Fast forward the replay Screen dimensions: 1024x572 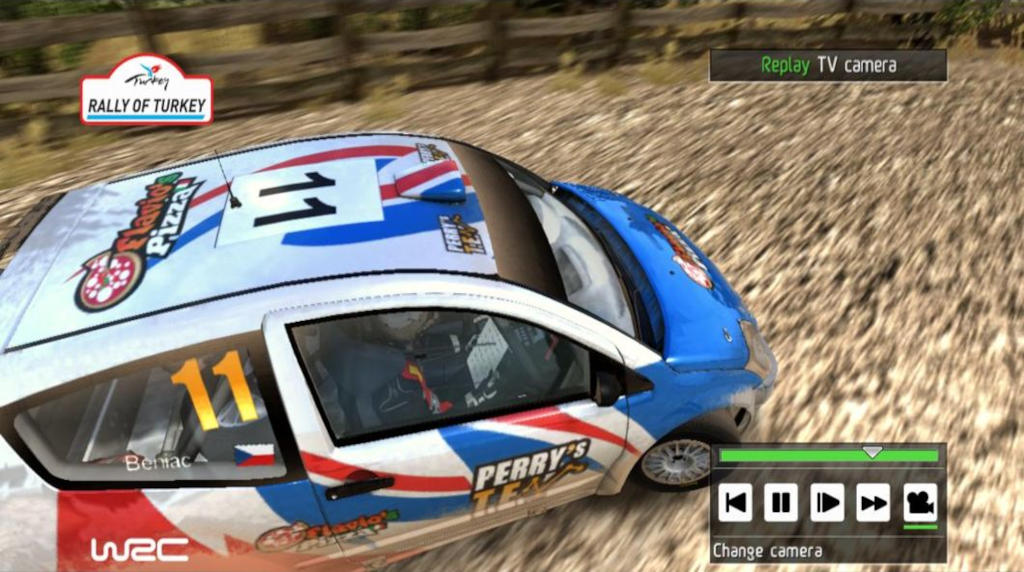pyautogui.click(x=873, y=502)
